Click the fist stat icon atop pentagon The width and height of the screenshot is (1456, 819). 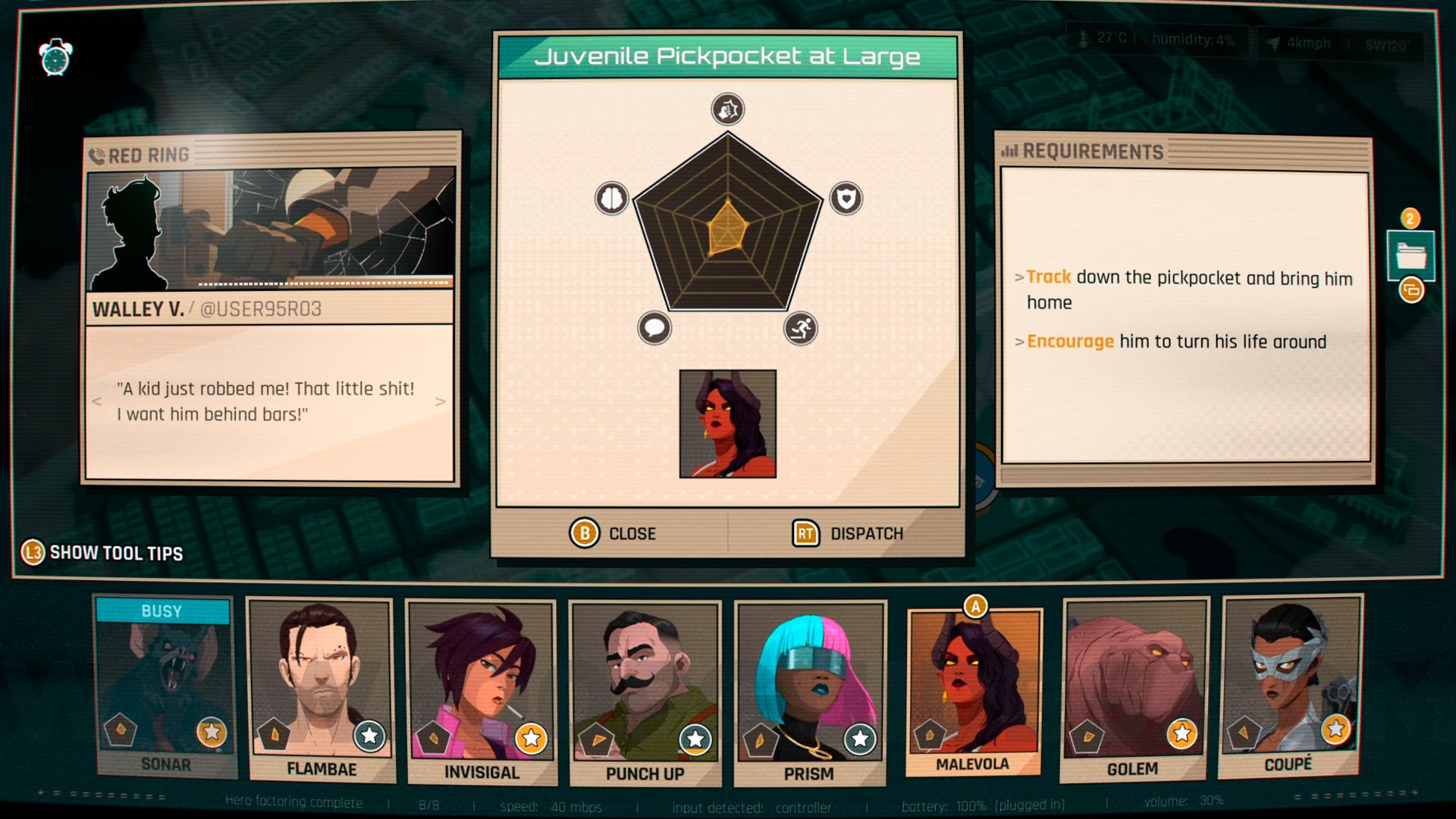pos(727,109)
